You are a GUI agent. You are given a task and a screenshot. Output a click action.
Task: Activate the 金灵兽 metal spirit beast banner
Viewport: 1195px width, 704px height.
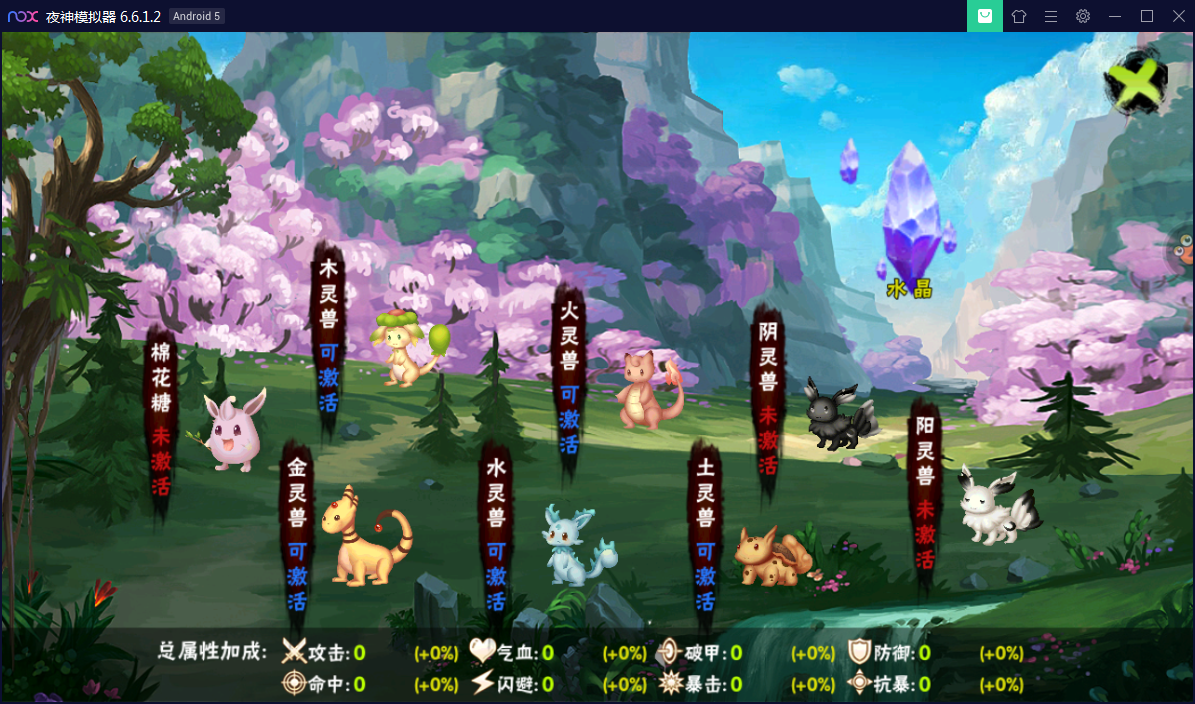coord(297,535)
